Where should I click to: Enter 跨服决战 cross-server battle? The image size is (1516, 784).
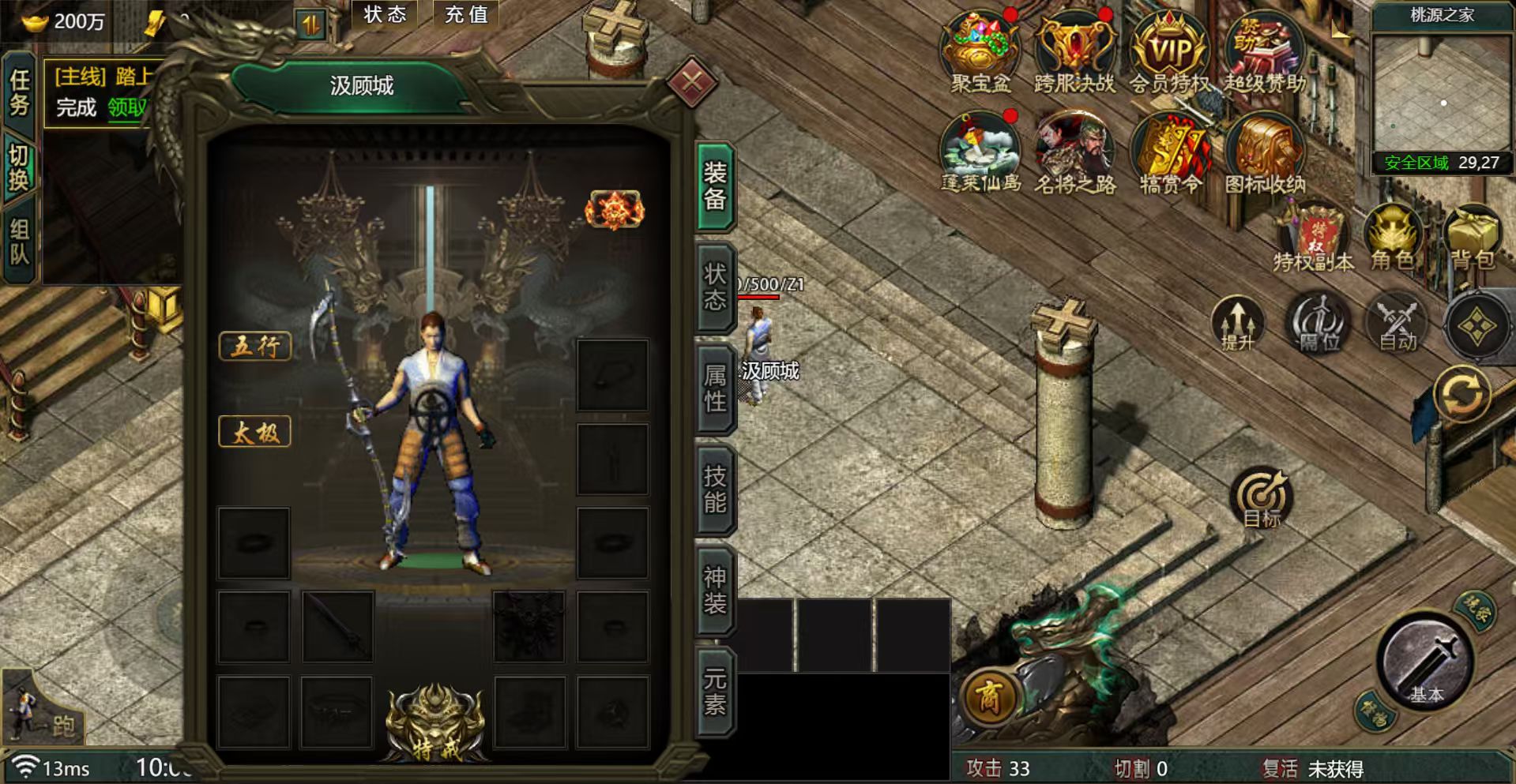(x=1074, y=49)
